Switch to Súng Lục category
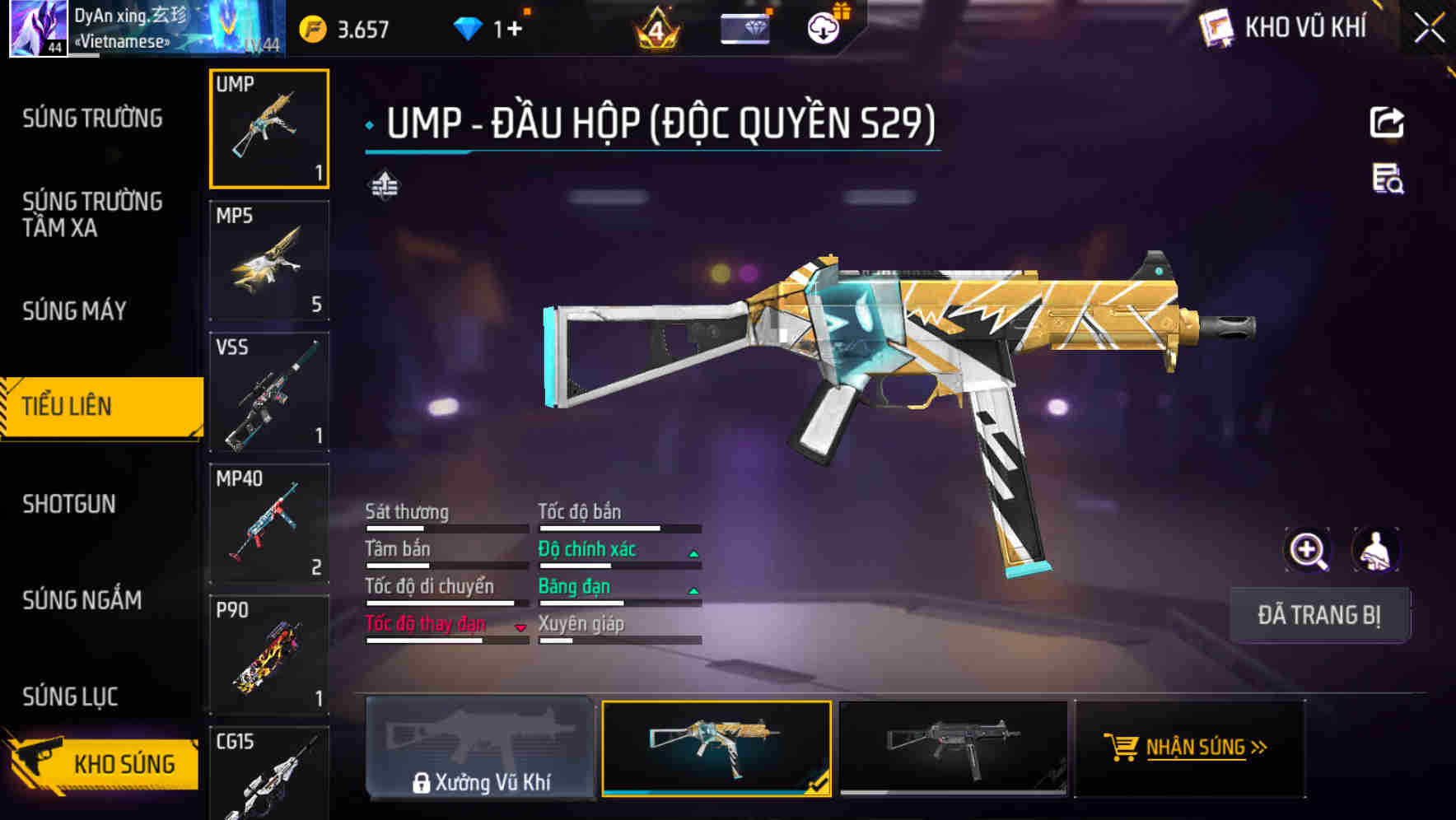Screen dimensions: 1456x820 71,697
